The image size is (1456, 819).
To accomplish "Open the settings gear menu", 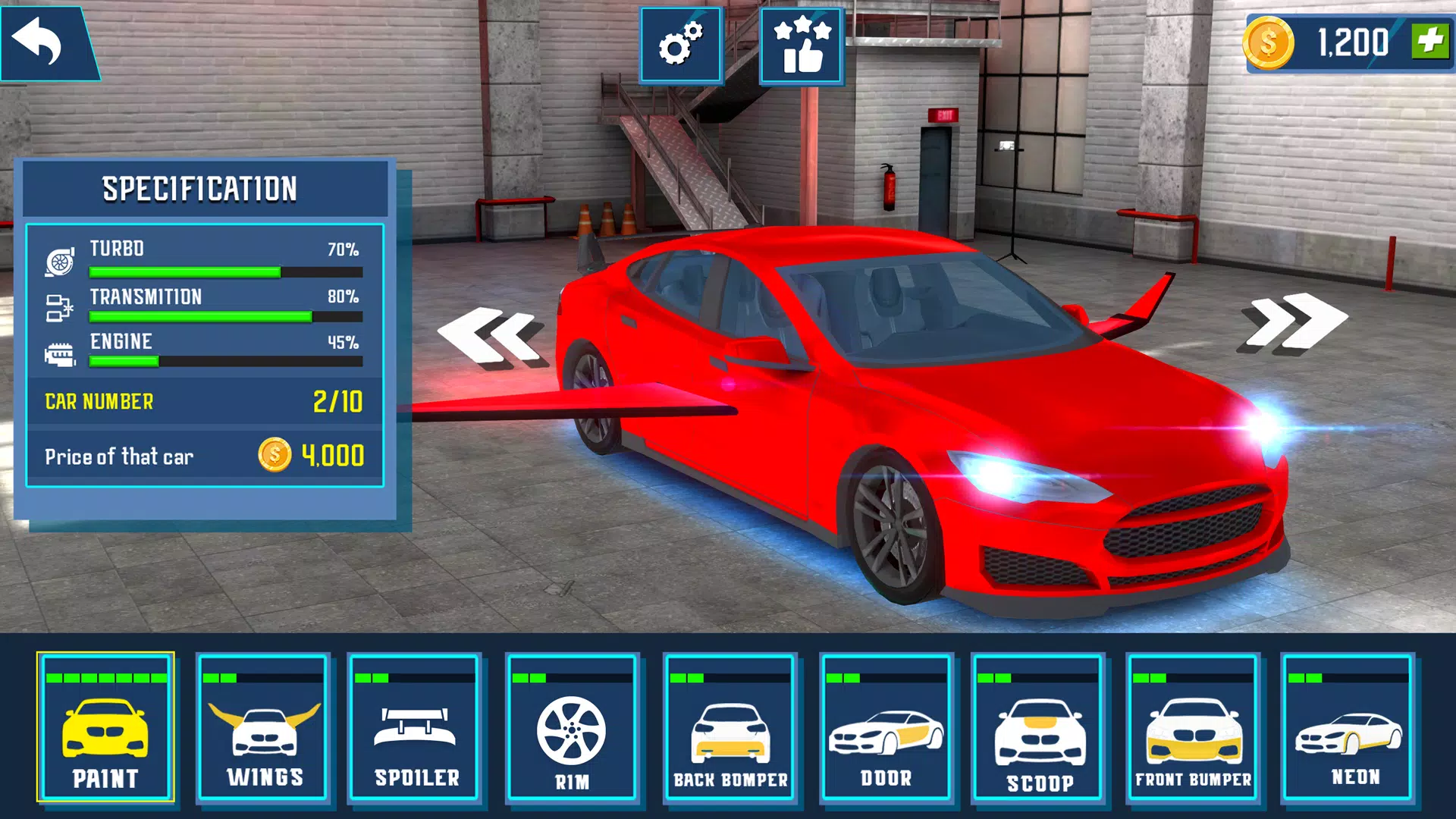I will pyautogui.click(x=680, y=45).
